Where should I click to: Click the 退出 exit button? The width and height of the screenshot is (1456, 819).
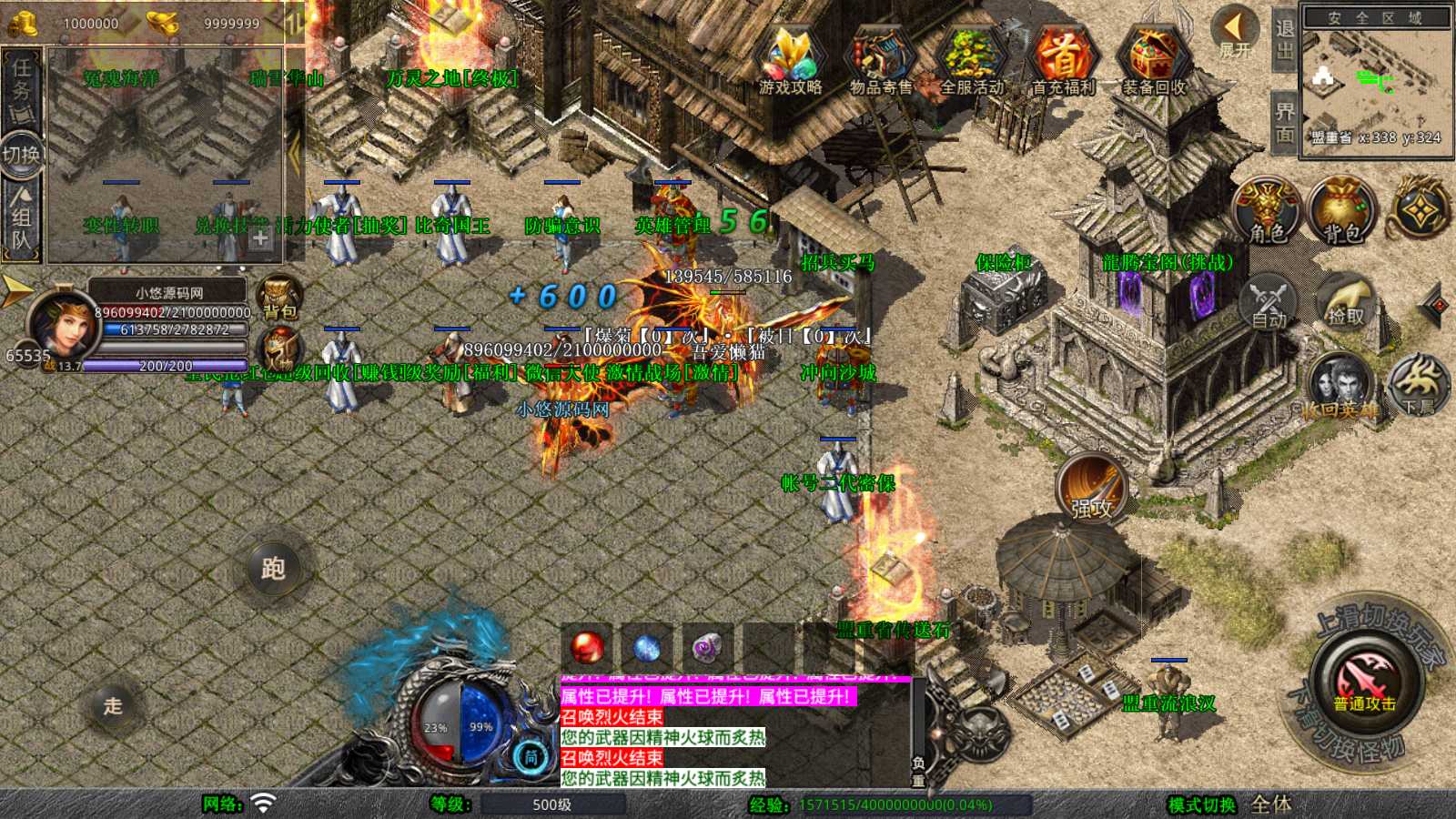pyautogui.click(x=1284, y=39)
